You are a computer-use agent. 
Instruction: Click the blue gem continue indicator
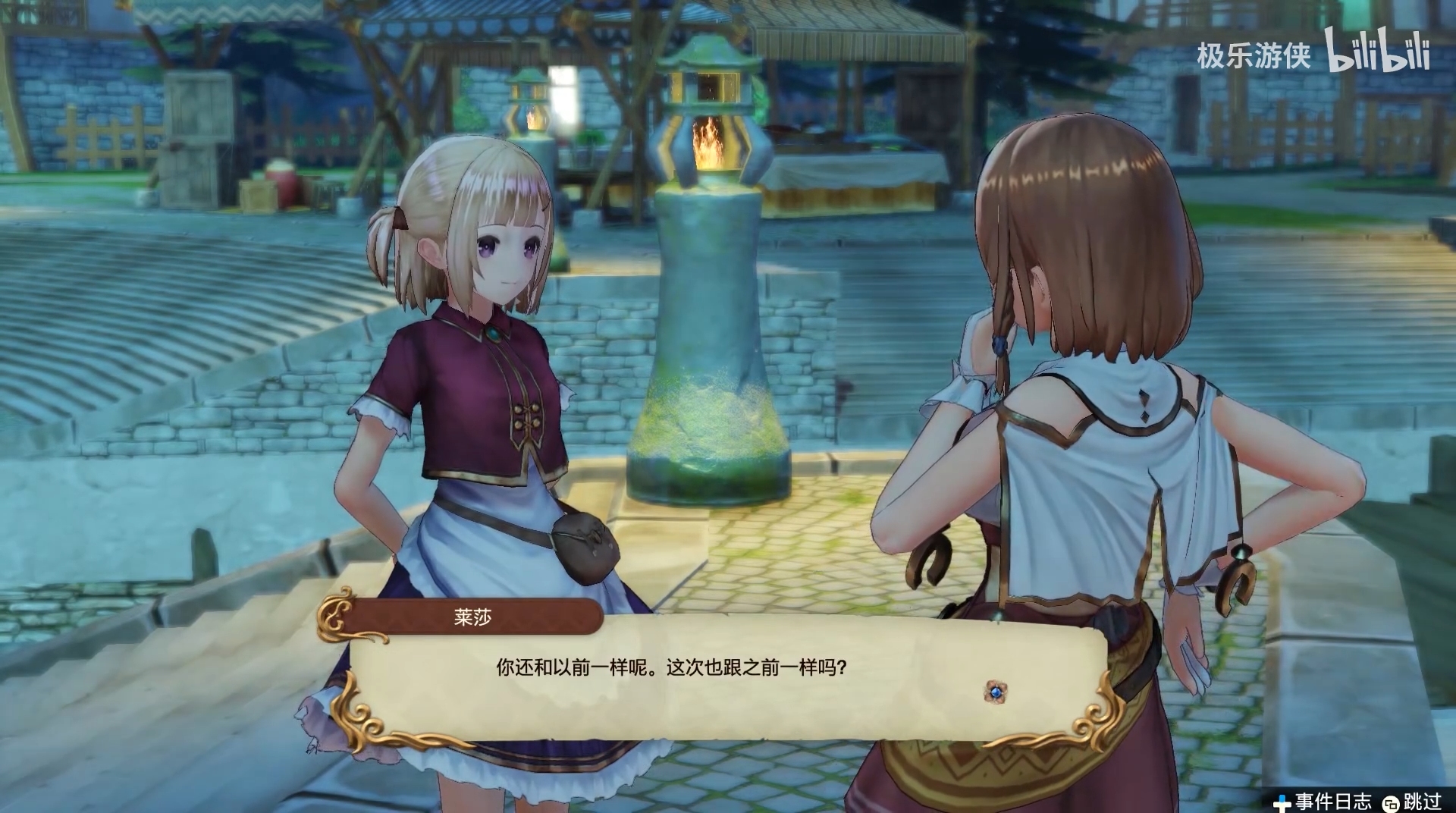[x=995, y=691]
